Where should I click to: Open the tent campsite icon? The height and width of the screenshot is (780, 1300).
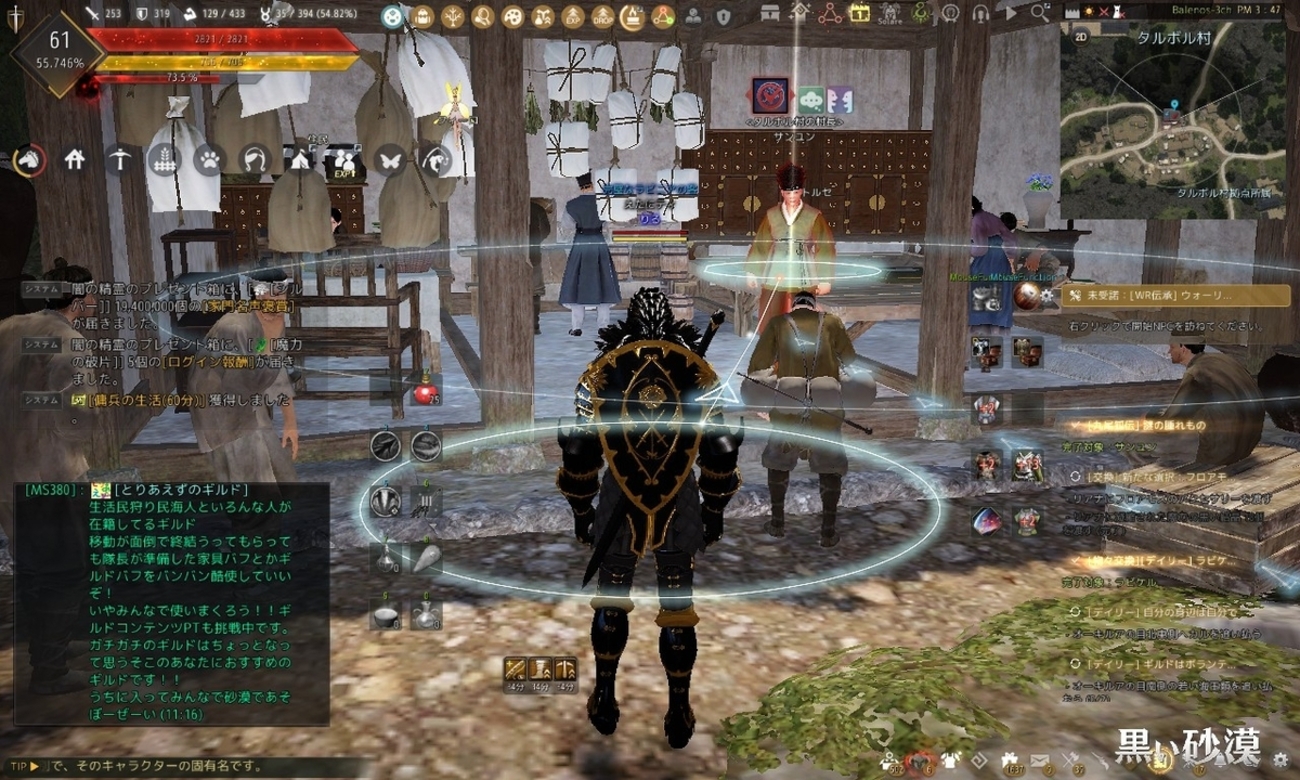pos(300,159)
